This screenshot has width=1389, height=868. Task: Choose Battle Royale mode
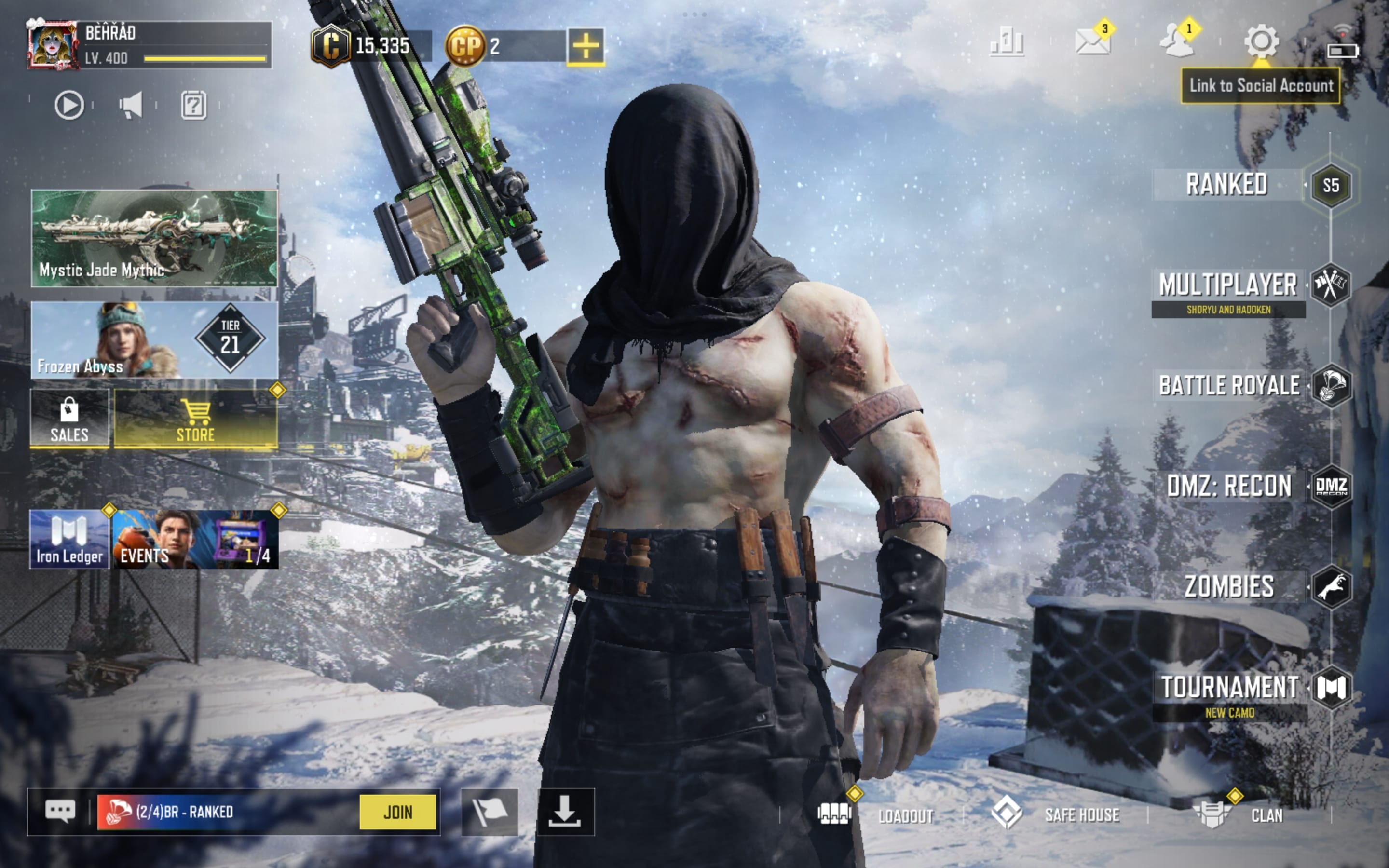tap(1229, 385)
